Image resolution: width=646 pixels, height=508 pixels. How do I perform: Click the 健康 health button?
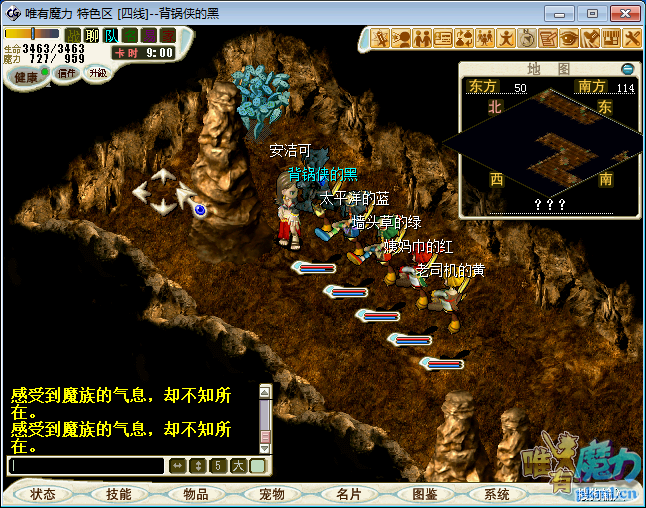tap(26, 77)
